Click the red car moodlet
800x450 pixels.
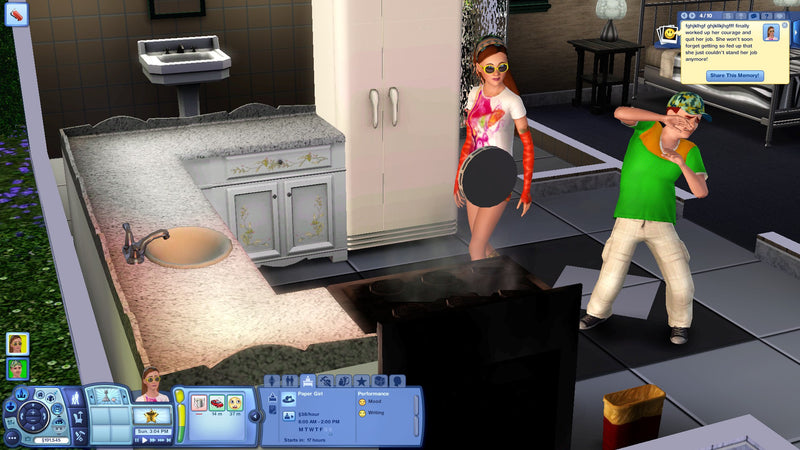tap(216, 404)
